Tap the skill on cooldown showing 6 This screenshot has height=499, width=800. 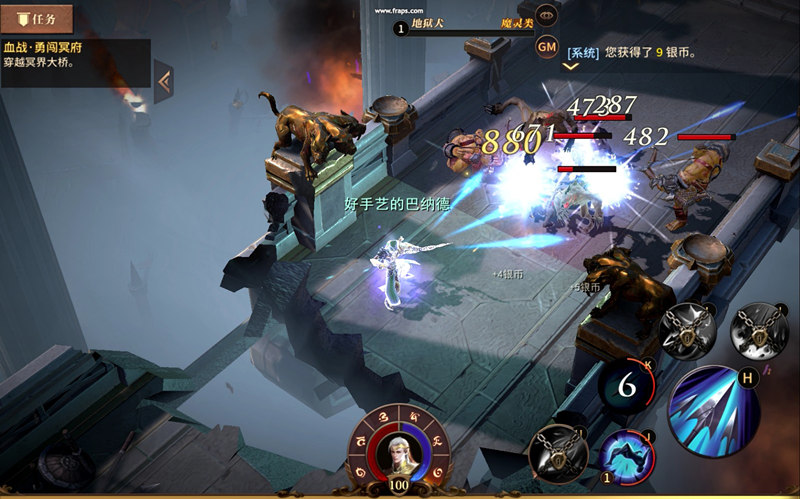pos(627,385)
